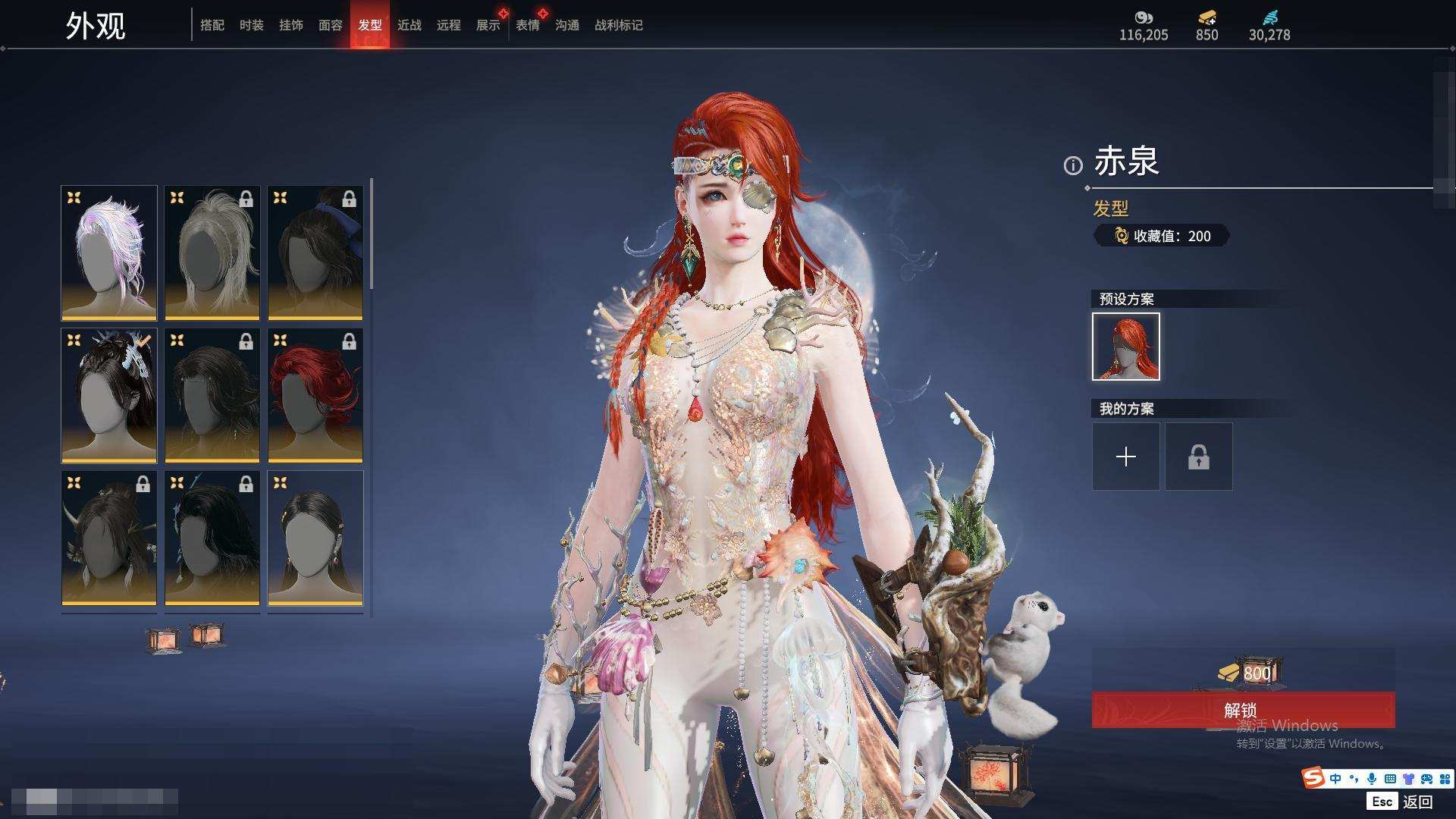Open the 战利标记 trophy marks tab
Screen dimensions: 1456x819
(619, 25)
